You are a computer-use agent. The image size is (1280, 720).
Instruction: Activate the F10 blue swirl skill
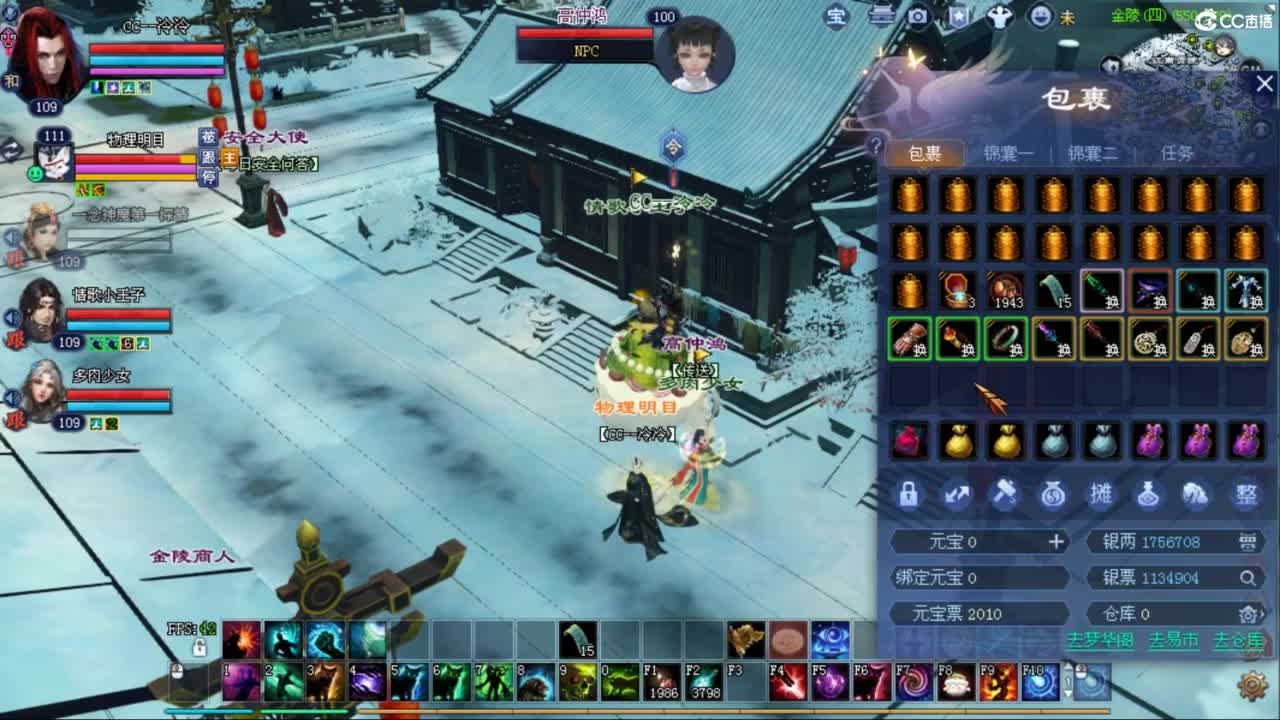click(1040, 682)
